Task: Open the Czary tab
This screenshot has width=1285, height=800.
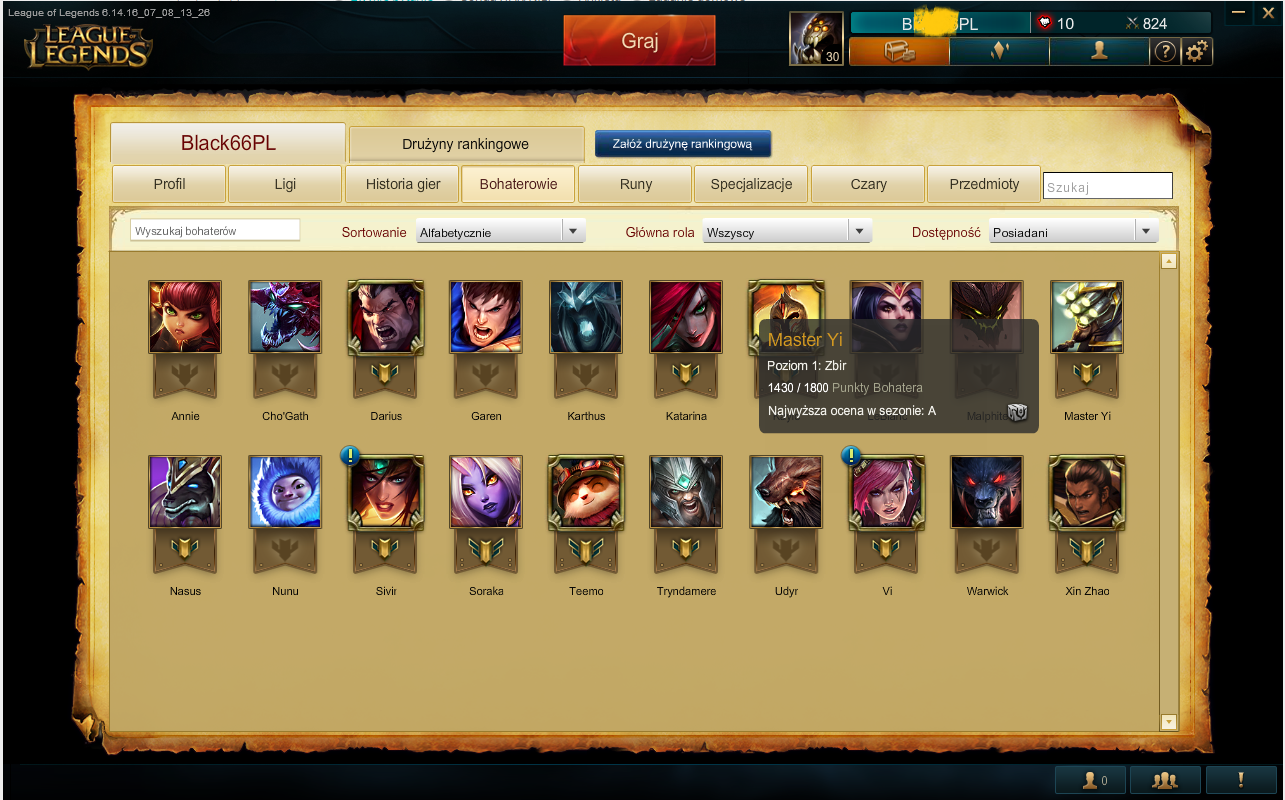Action: coord(868,184)
